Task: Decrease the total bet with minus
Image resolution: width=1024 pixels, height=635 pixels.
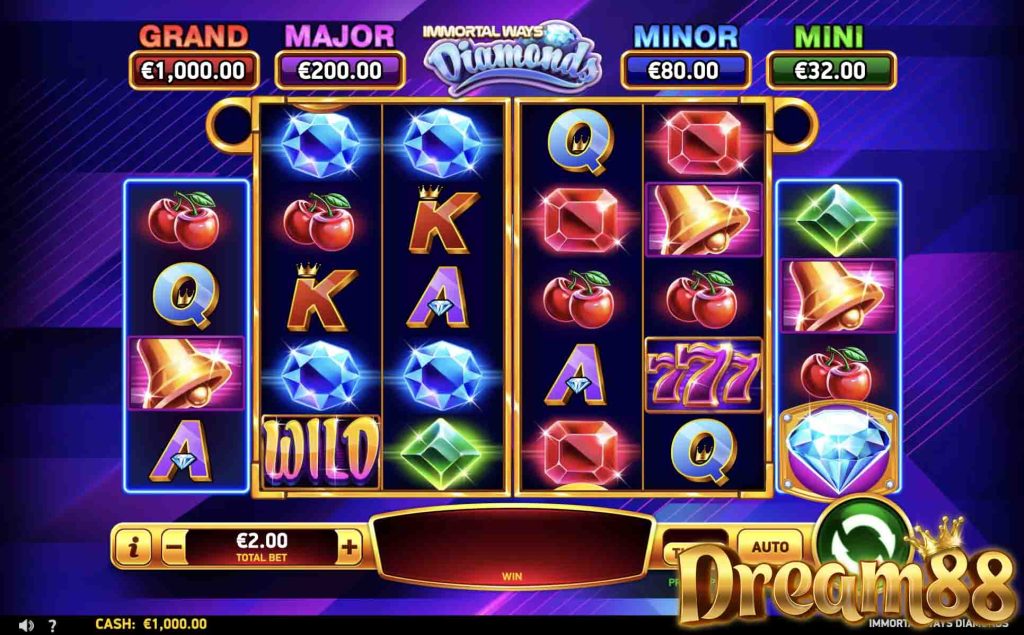Action: [172, 547]
